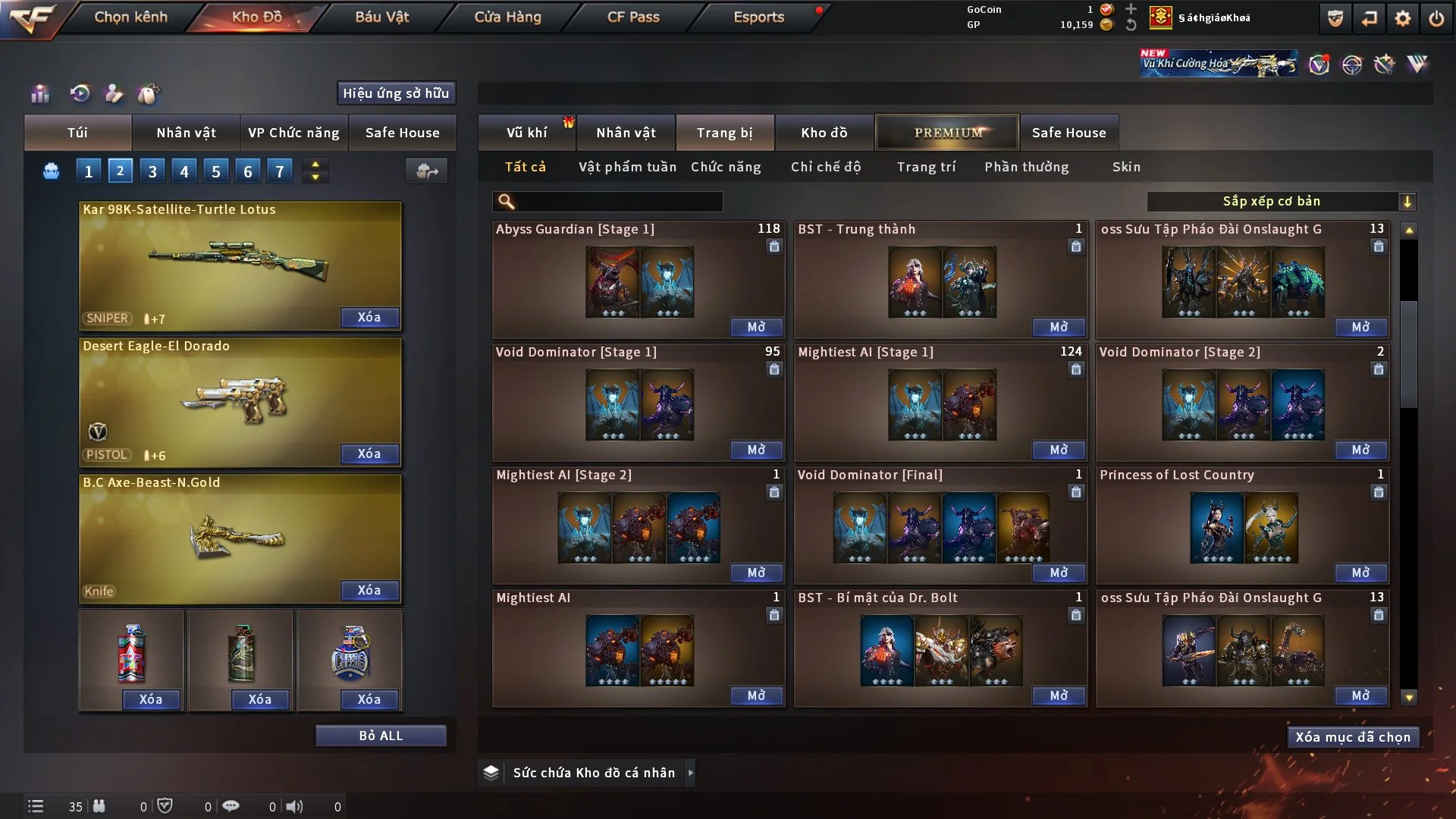This screenshot has width=1456, height=819.
Task: Select the Trang bị tab
Action: [x=725, y=133]
